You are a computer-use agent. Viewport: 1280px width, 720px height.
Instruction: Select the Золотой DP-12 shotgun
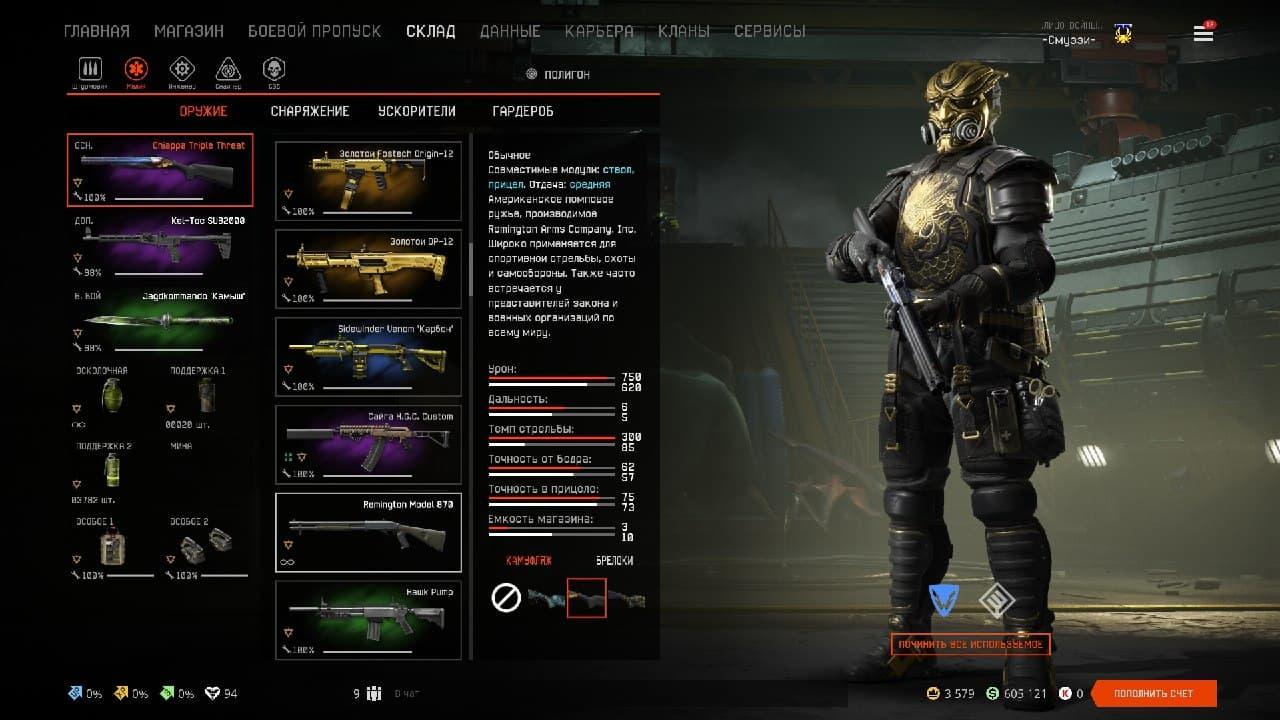coord(368,270)
